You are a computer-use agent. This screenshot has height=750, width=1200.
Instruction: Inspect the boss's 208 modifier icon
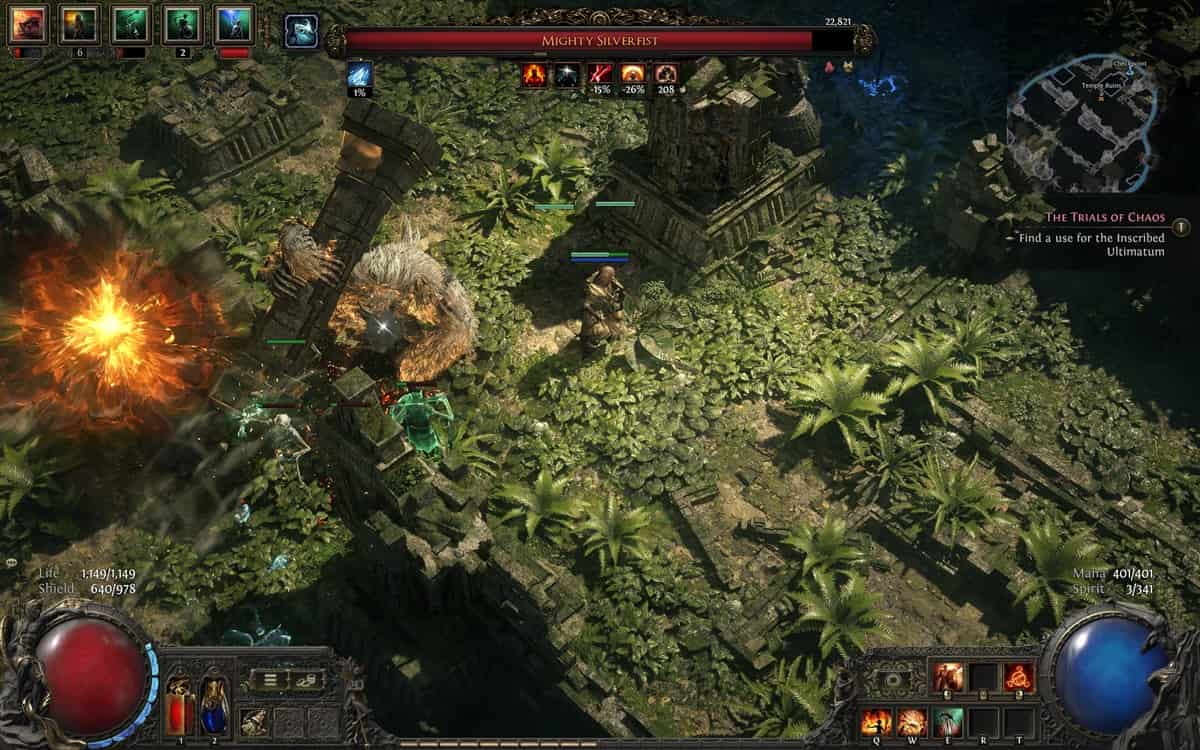click(x=666, y=74)
